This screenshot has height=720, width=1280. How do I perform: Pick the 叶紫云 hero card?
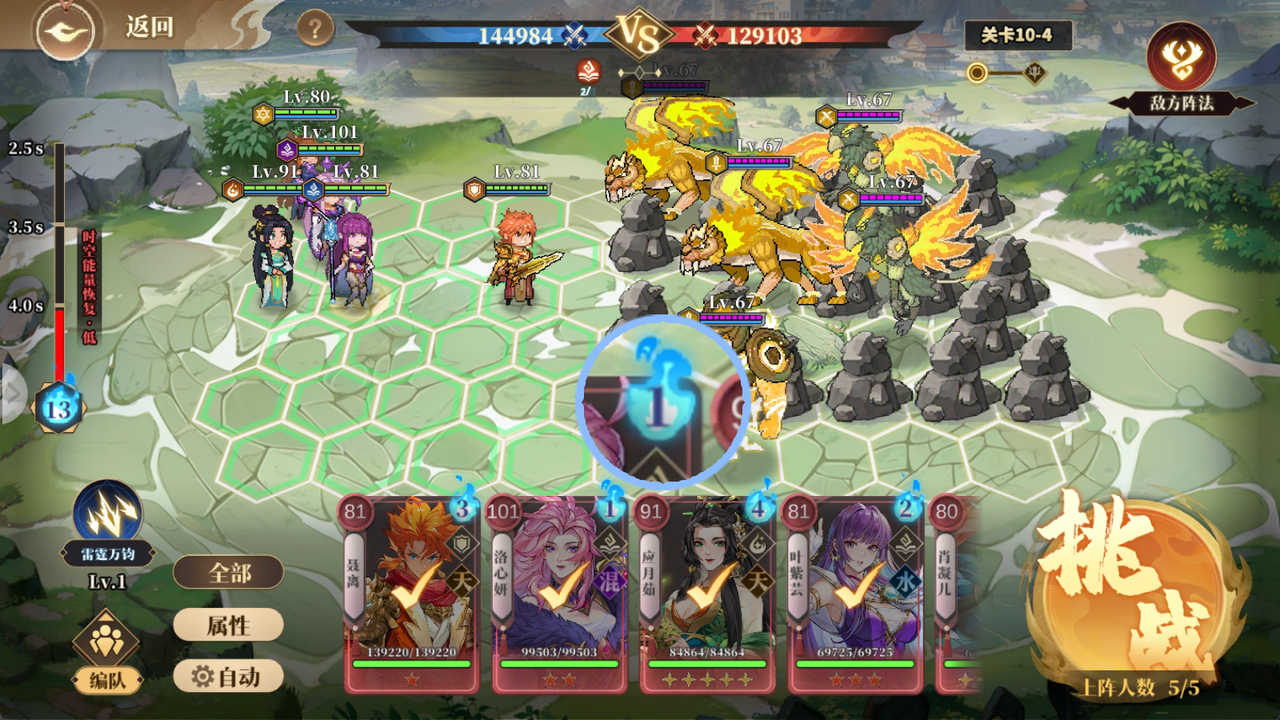[853, 593]
